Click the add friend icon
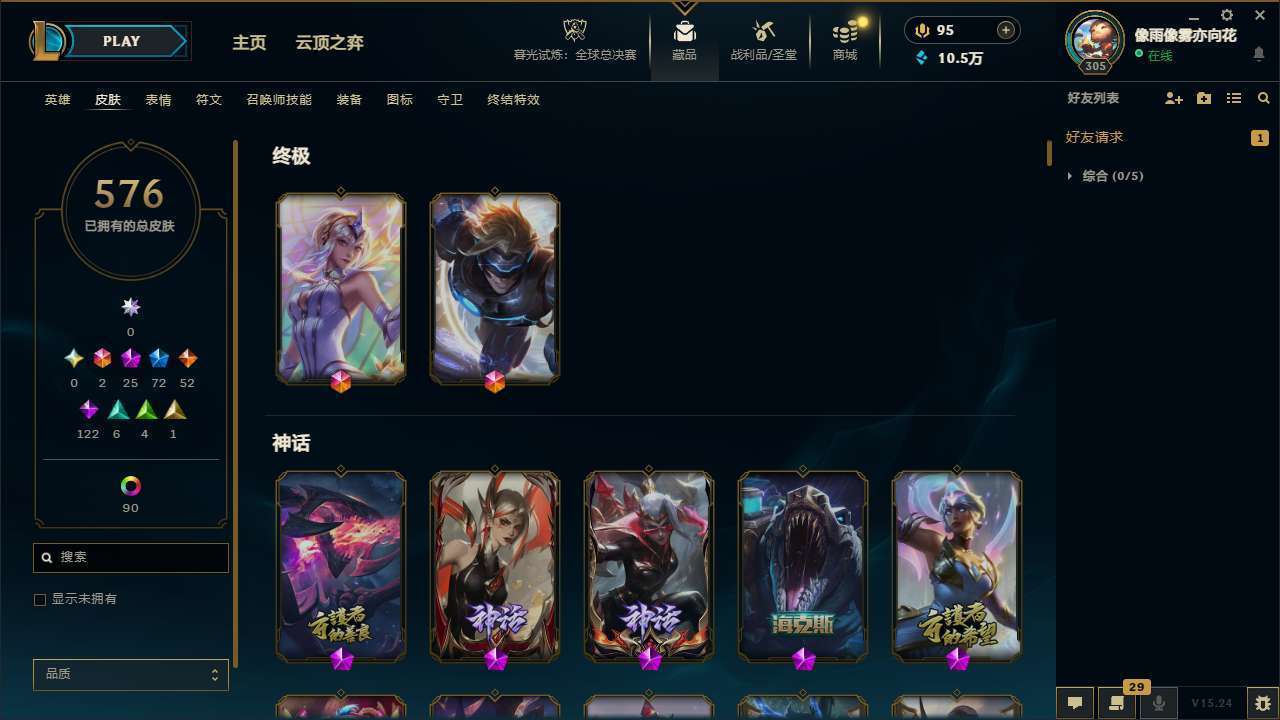Viewport: 1280px width, 720px height. [x=1173, y=98]
